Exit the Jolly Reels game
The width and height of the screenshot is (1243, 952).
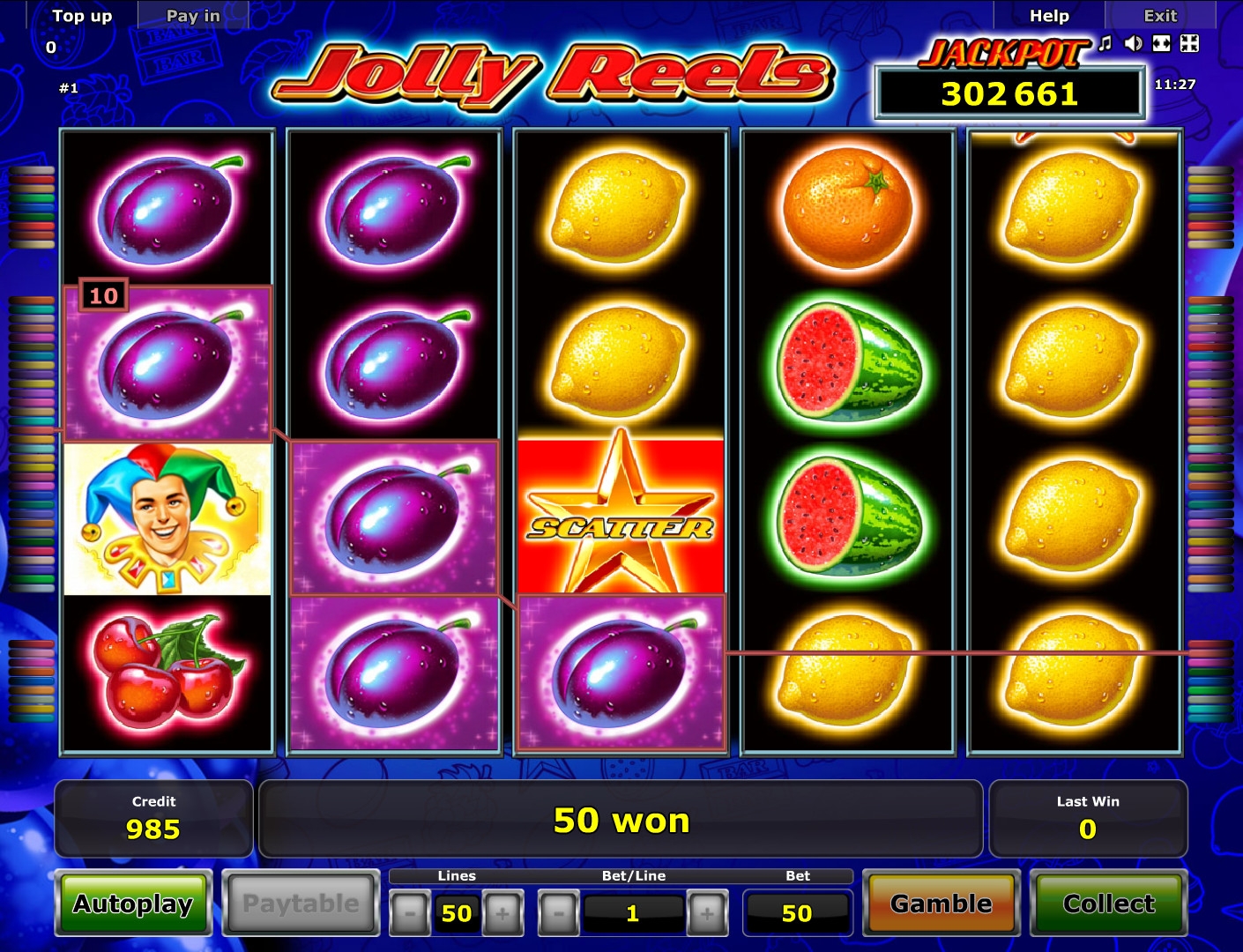click(1160, 16)
